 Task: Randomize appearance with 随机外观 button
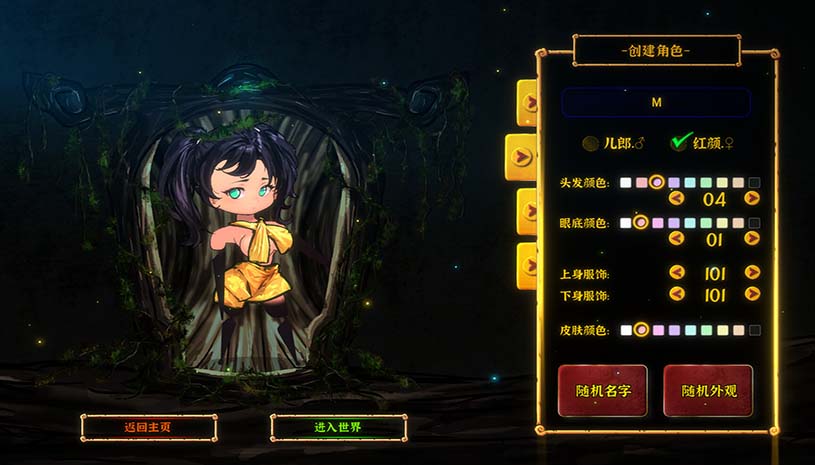[708, 390]
